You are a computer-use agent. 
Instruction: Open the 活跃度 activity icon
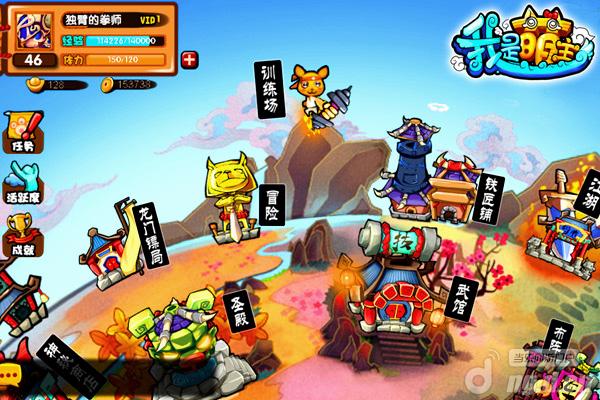pos(22,184)
